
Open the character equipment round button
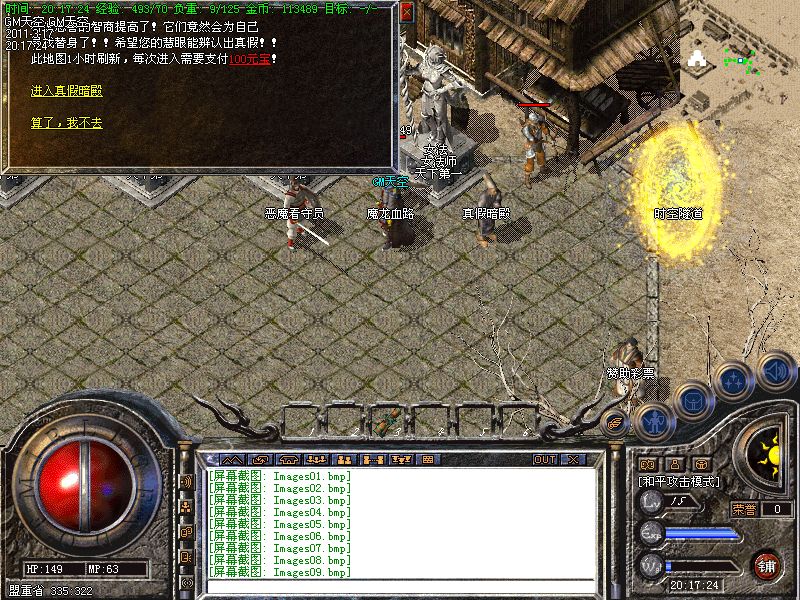coord(653,420)
